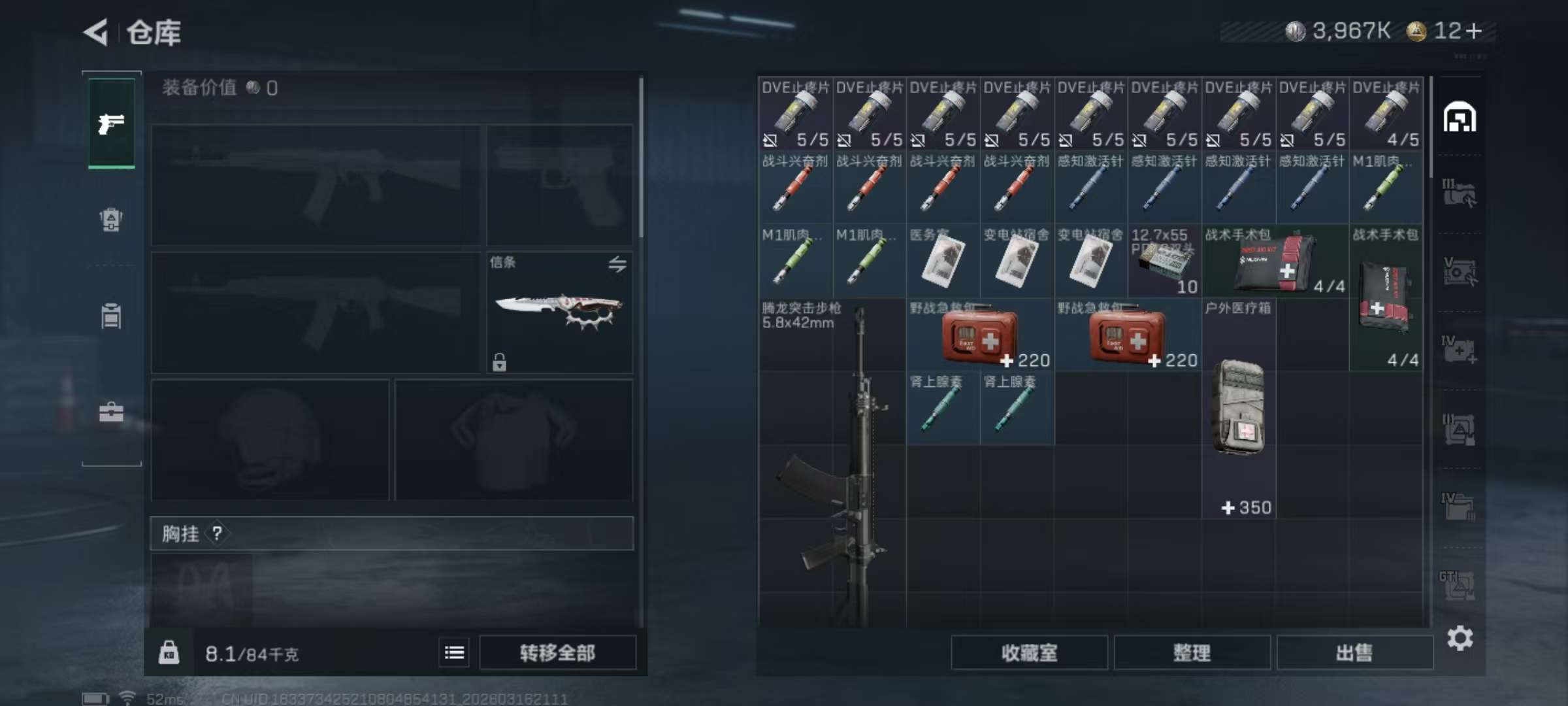
Task: Toggle the list view icon beside weight
Action: pos(454,652)
